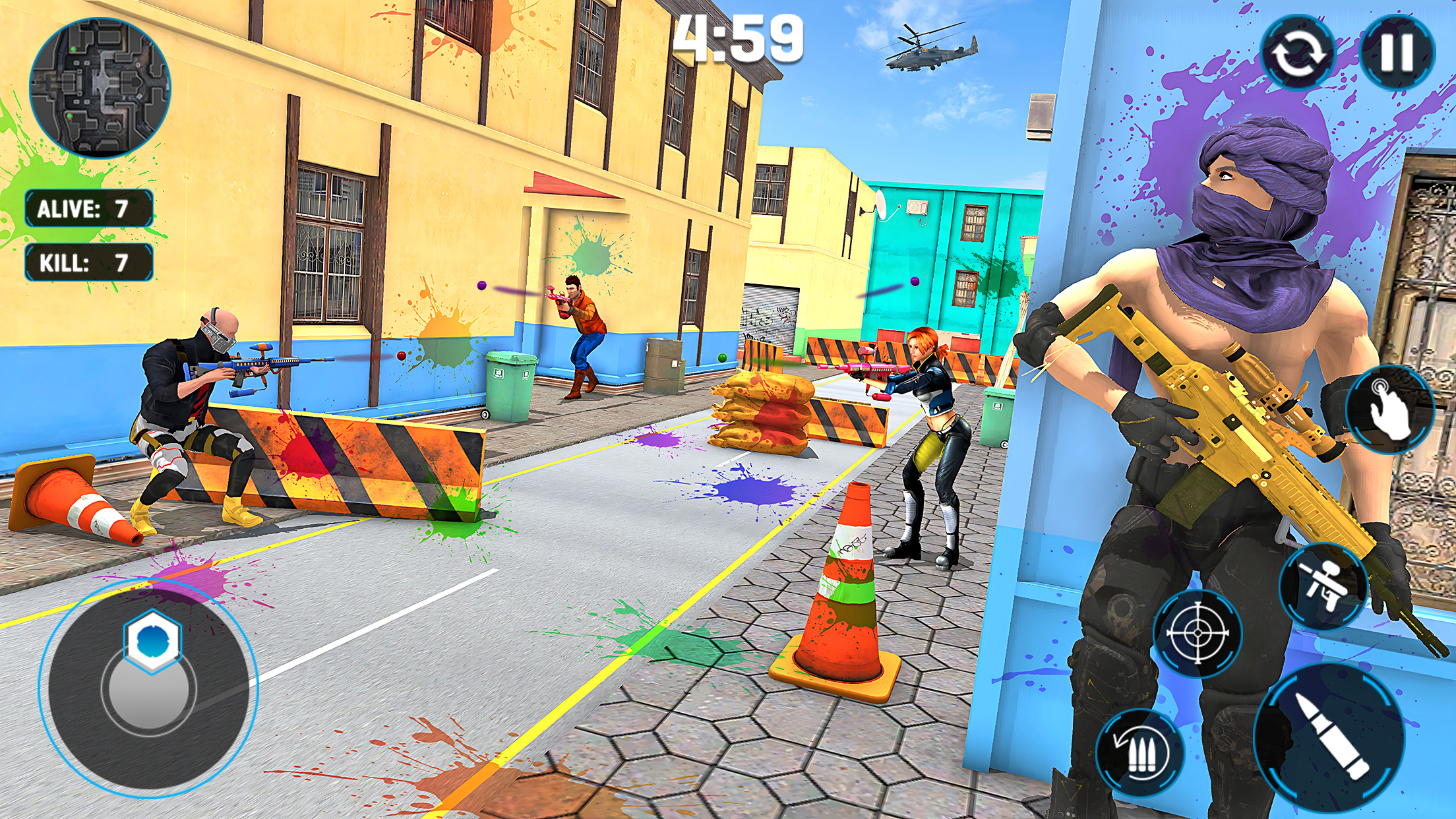Fire using the bullet button
Viewport: 1456px width, 819px height.
[x=1329, y=737]
